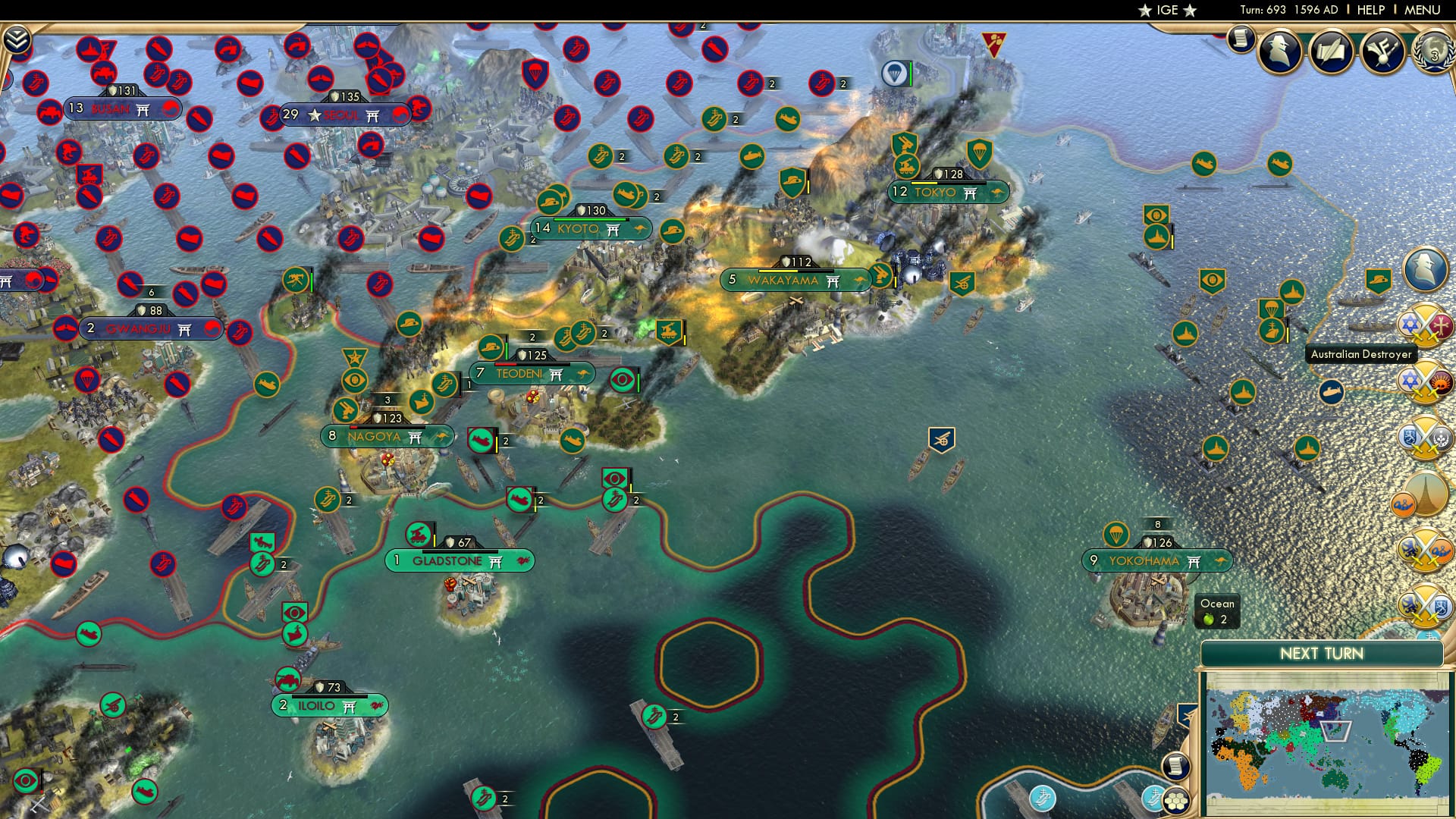Open the Espionage overview spy icon
The height and width of the screenshot is (819, 1456).
click(1278, 53)
